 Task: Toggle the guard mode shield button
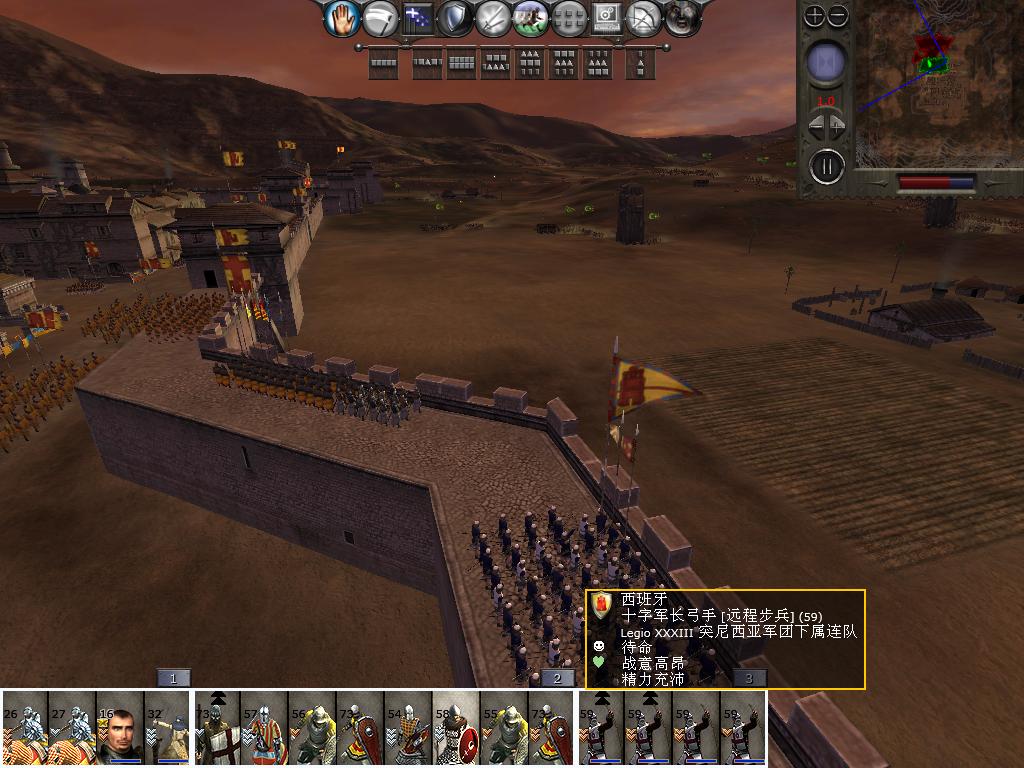(x=456, y=18)
